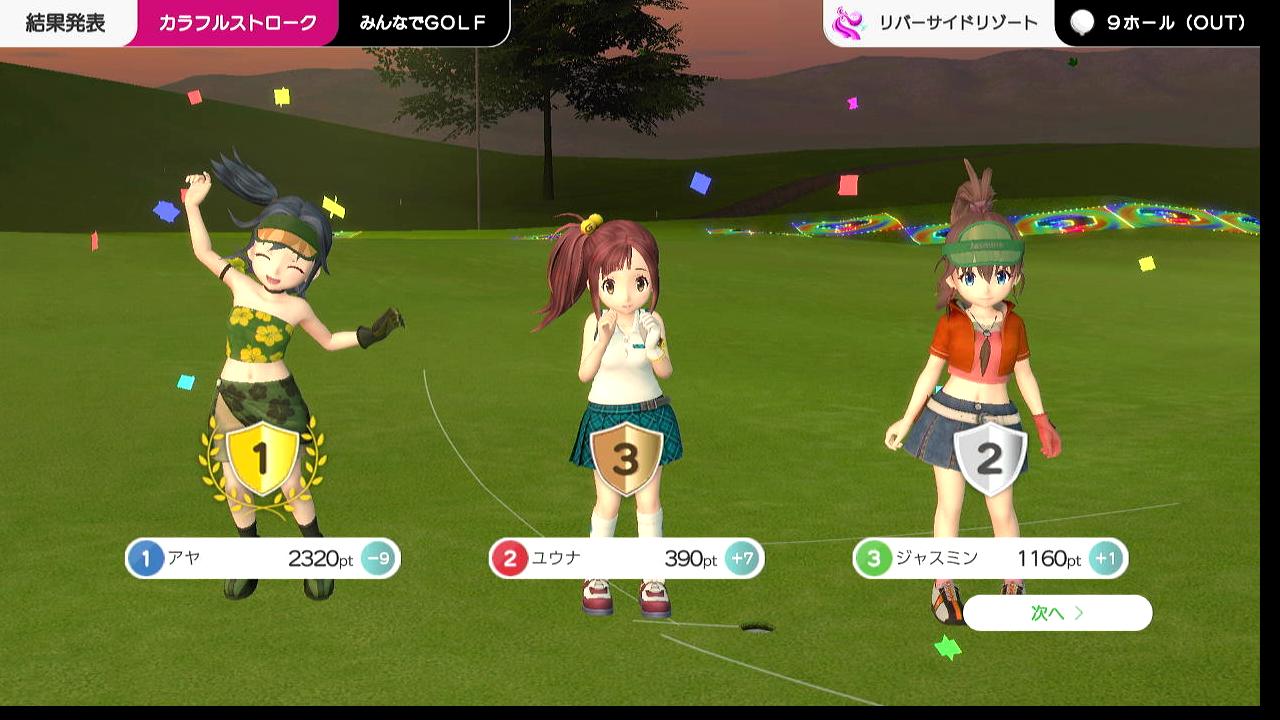Click the 次へ (Next) button
1280x720 pixels.
pos(1057,613)
